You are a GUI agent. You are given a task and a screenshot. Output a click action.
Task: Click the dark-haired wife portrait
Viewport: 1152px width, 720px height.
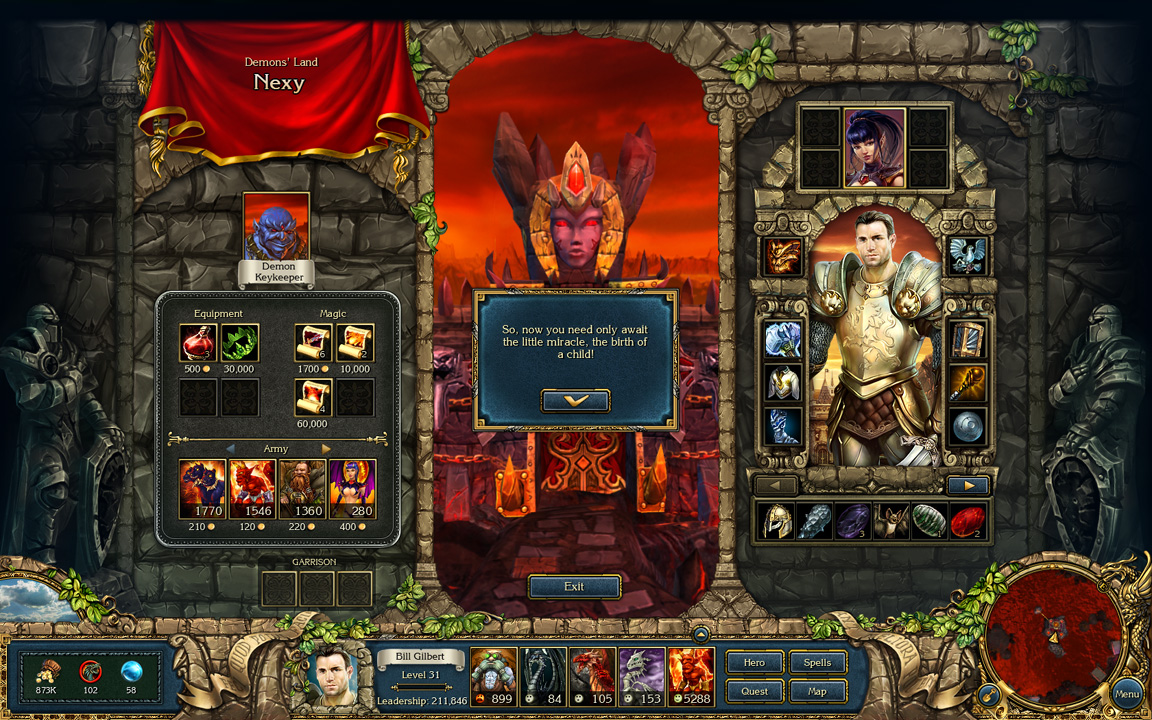tap(874, 148)
